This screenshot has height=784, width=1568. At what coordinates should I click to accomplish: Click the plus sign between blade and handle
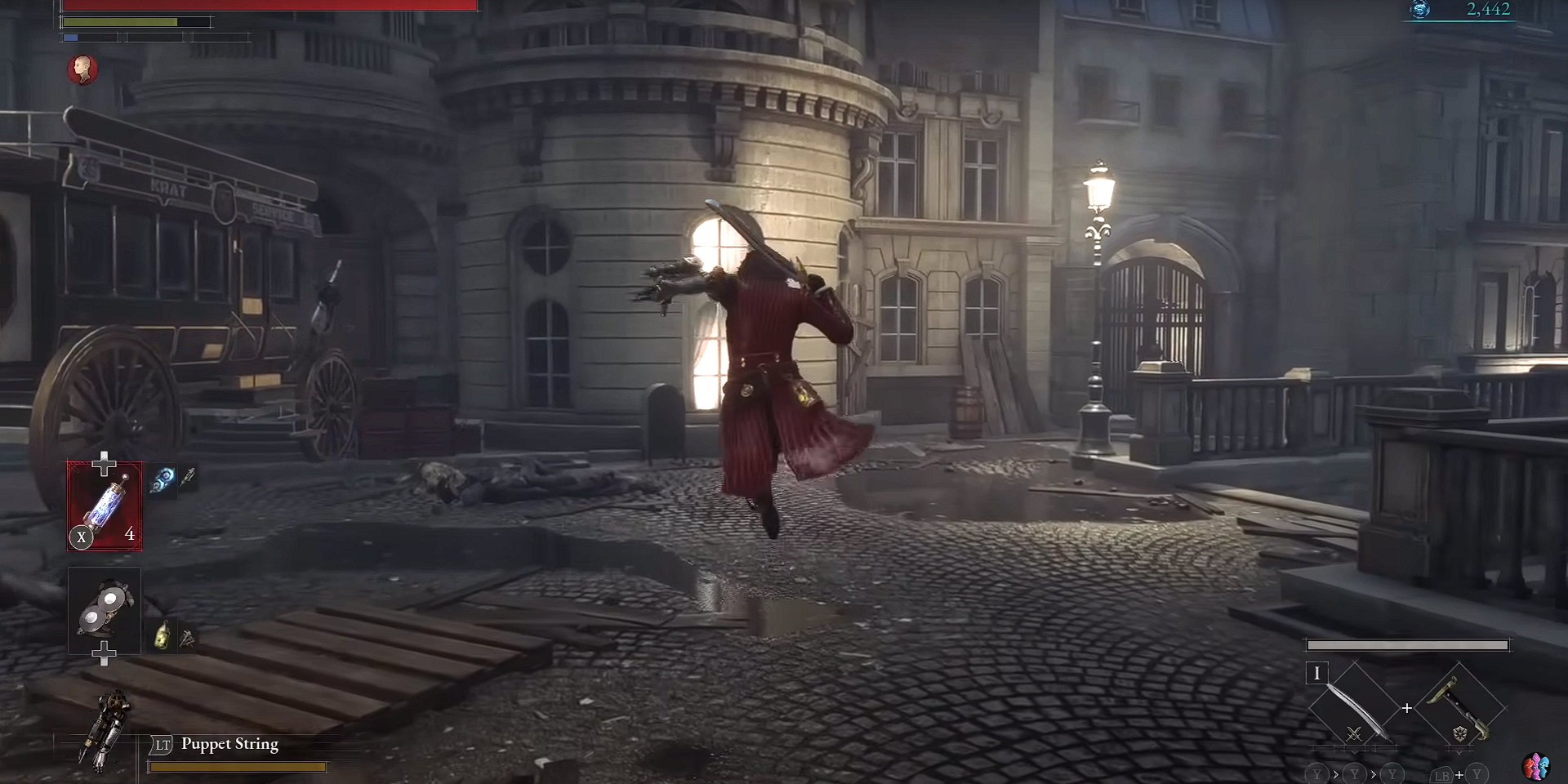coord(1406,709)
